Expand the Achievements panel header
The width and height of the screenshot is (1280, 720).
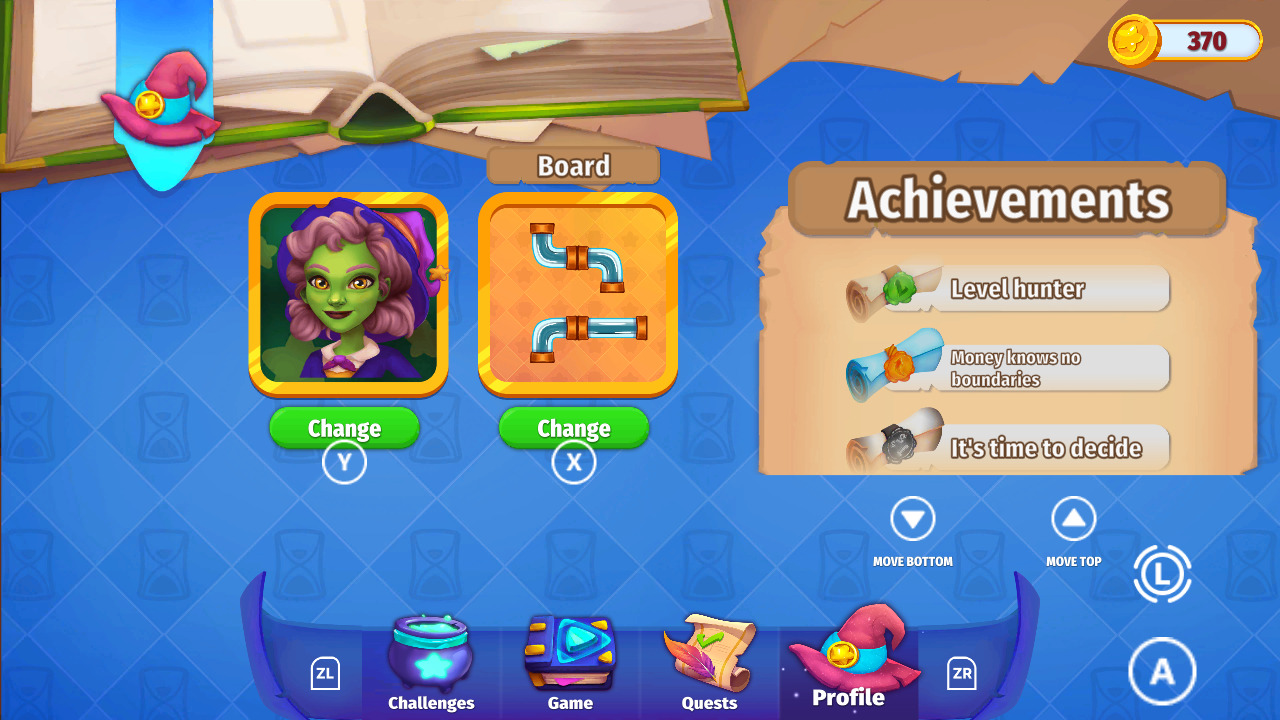(x=1008, y=200)
